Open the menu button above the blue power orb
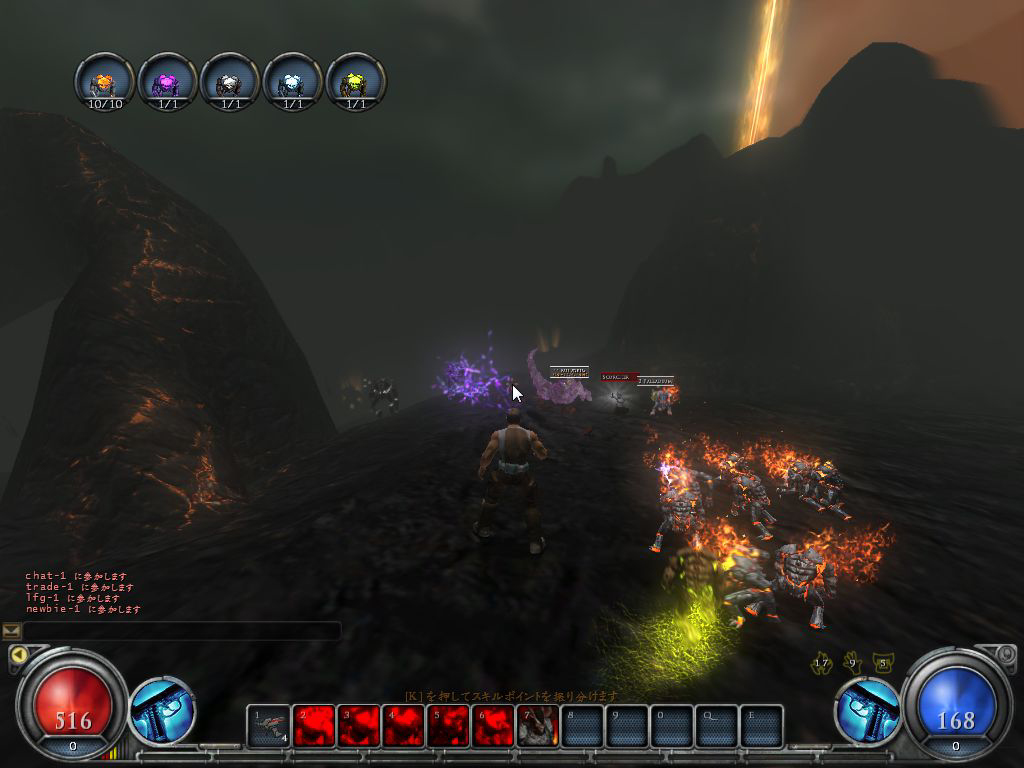Screen dimensions: 1024x768 coord(1006,655)
